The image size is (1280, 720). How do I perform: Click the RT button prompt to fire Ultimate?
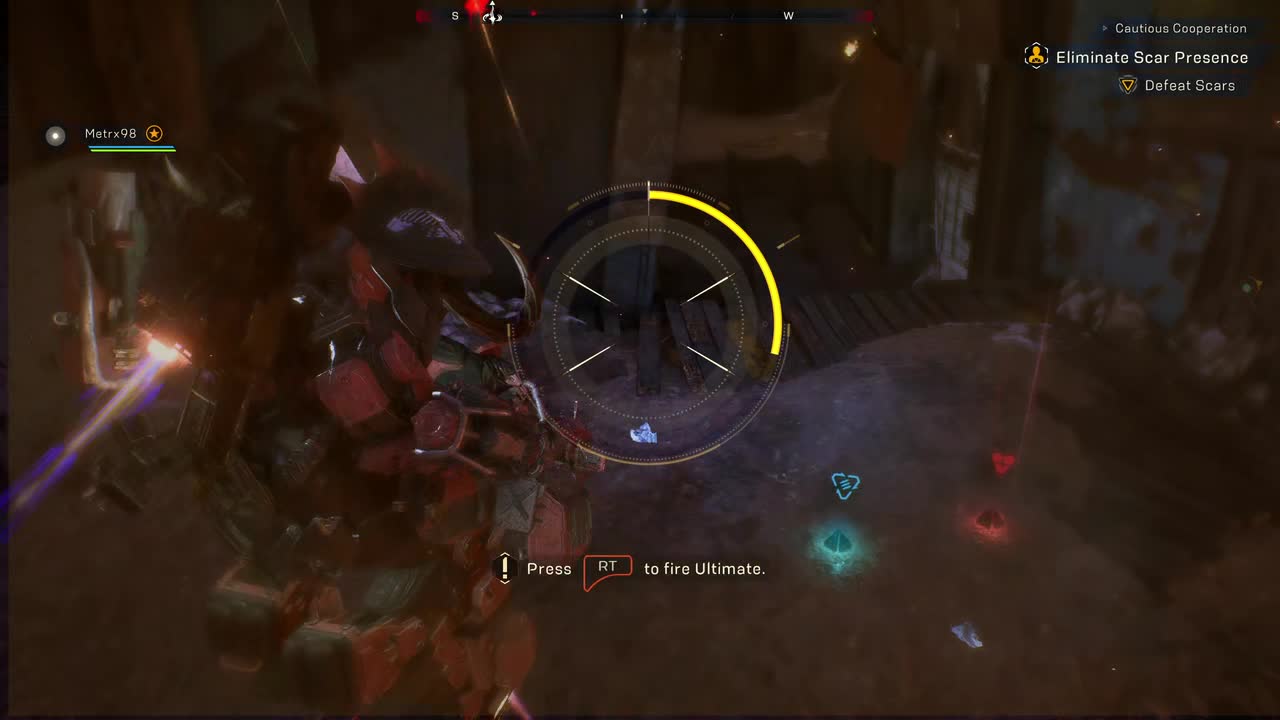pos(609,566)
